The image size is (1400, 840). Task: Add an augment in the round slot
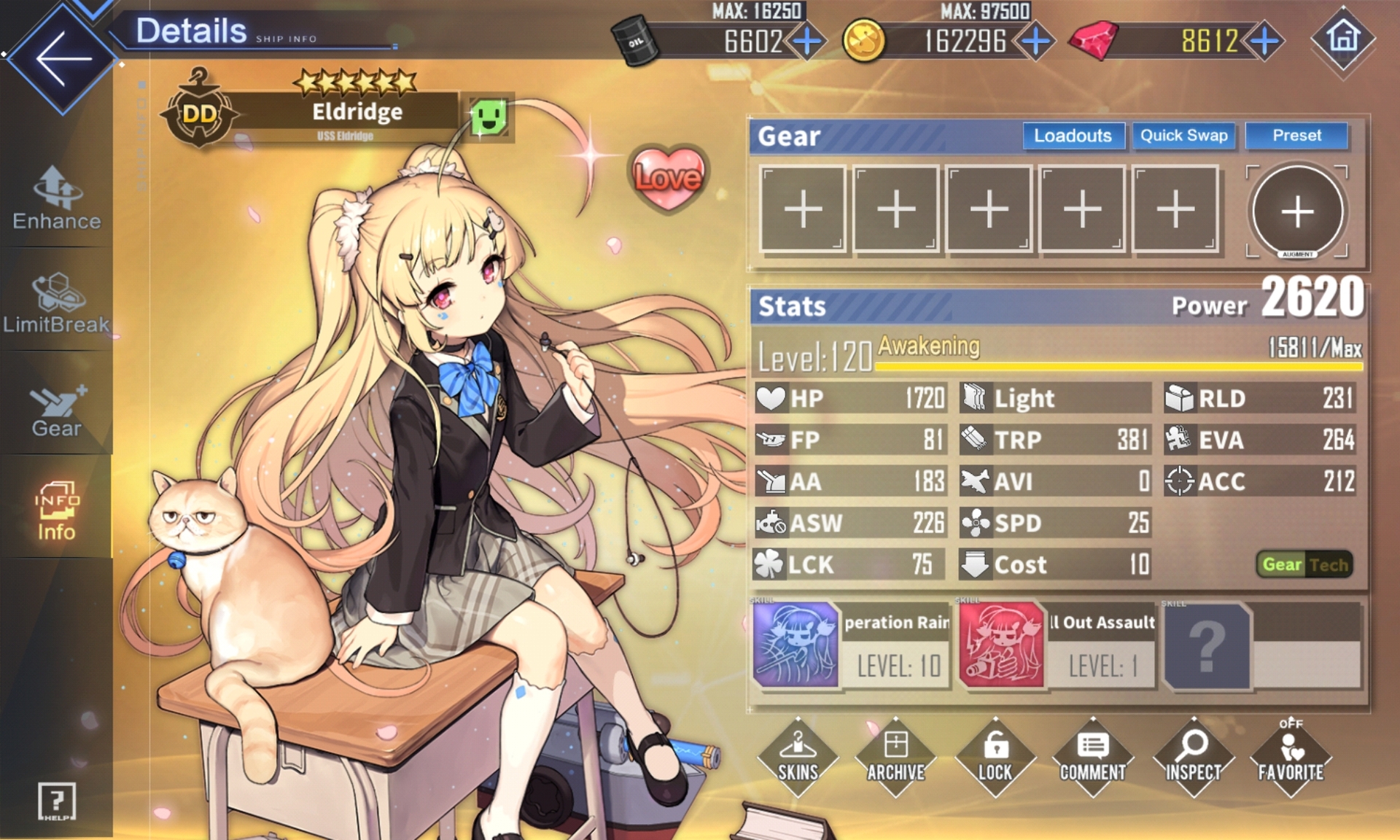[1297, 211]
